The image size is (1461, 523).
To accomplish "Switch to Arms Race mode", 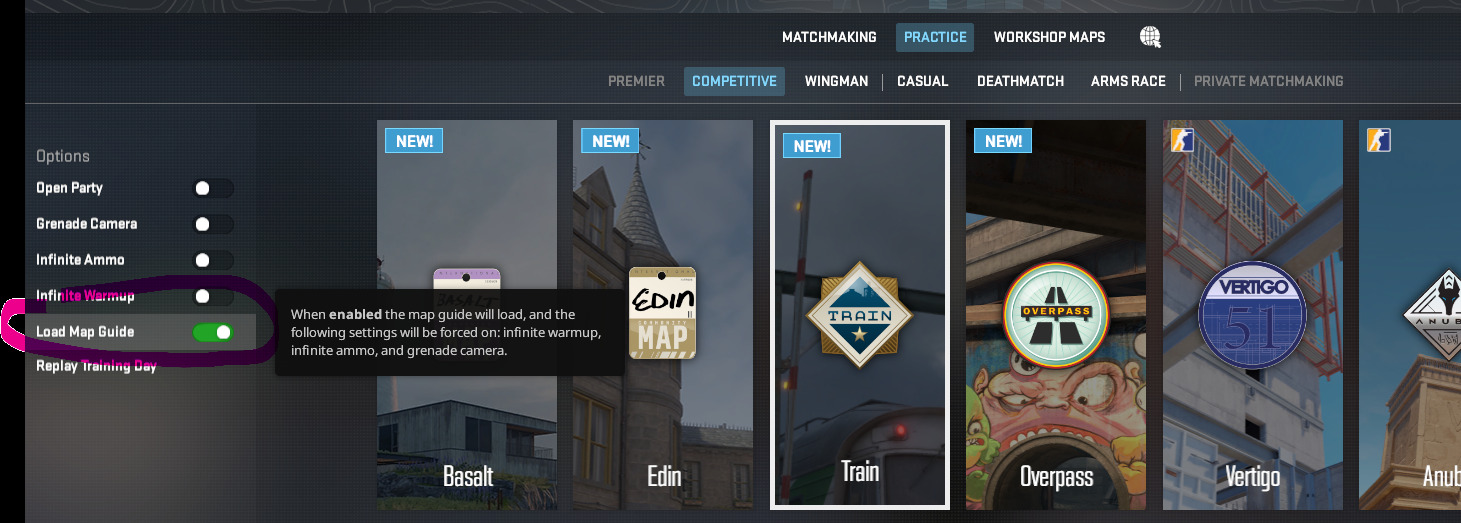I will pos(1128,81).
